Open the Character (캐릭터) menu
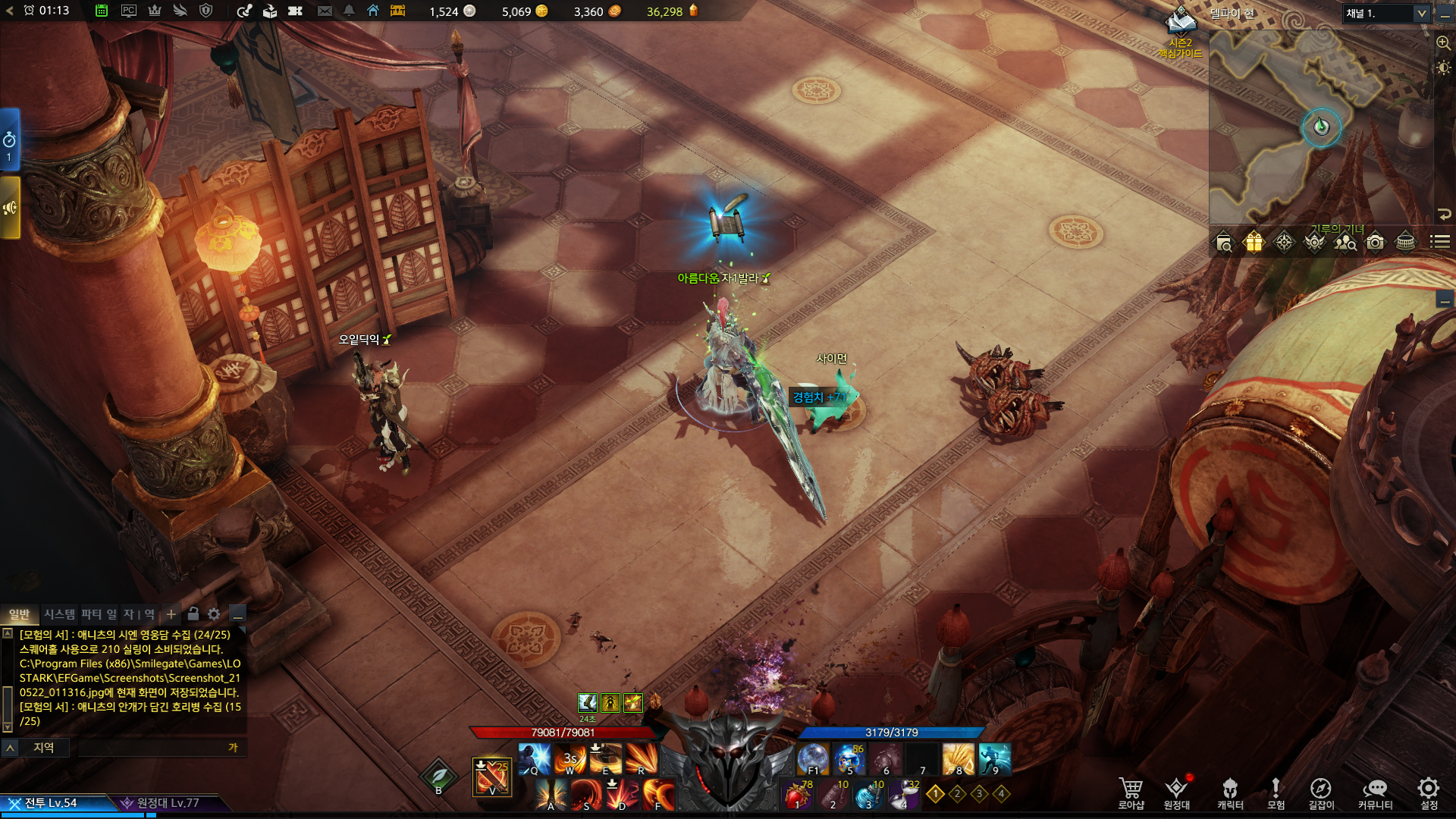1456x819 pixels. [1230, 792]
